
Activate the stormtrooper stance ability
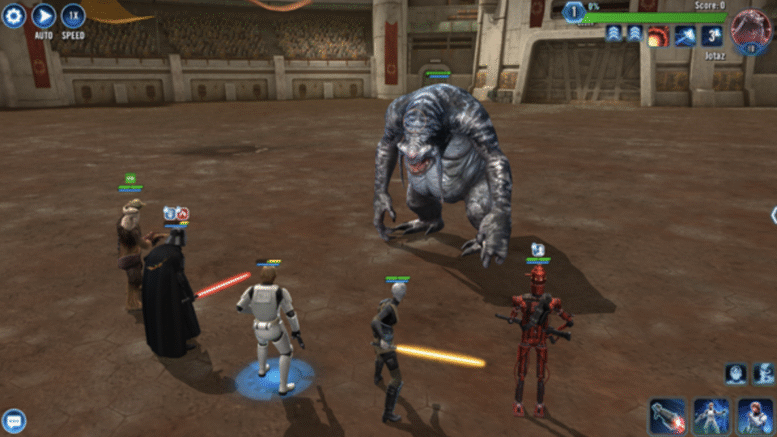[x=711, y=415]
